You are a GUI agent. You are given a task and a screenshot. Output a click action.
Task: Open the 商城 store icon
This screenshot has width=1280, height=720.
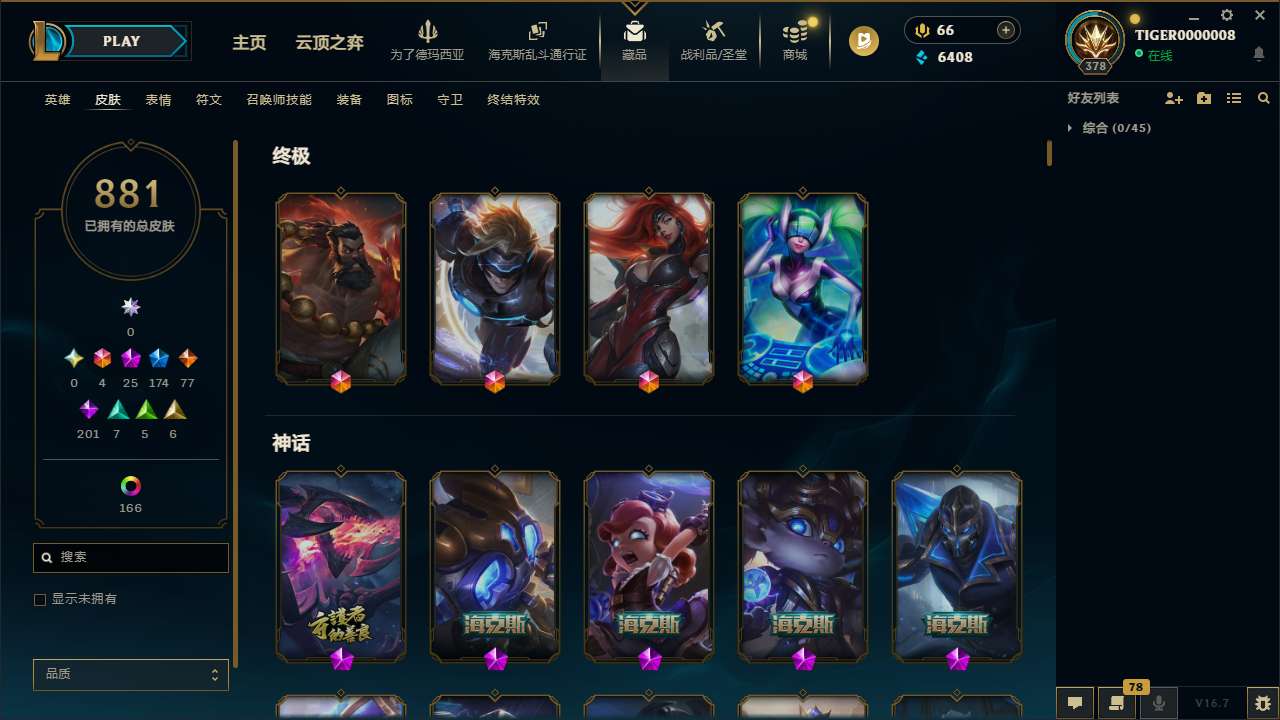(794, 32)
